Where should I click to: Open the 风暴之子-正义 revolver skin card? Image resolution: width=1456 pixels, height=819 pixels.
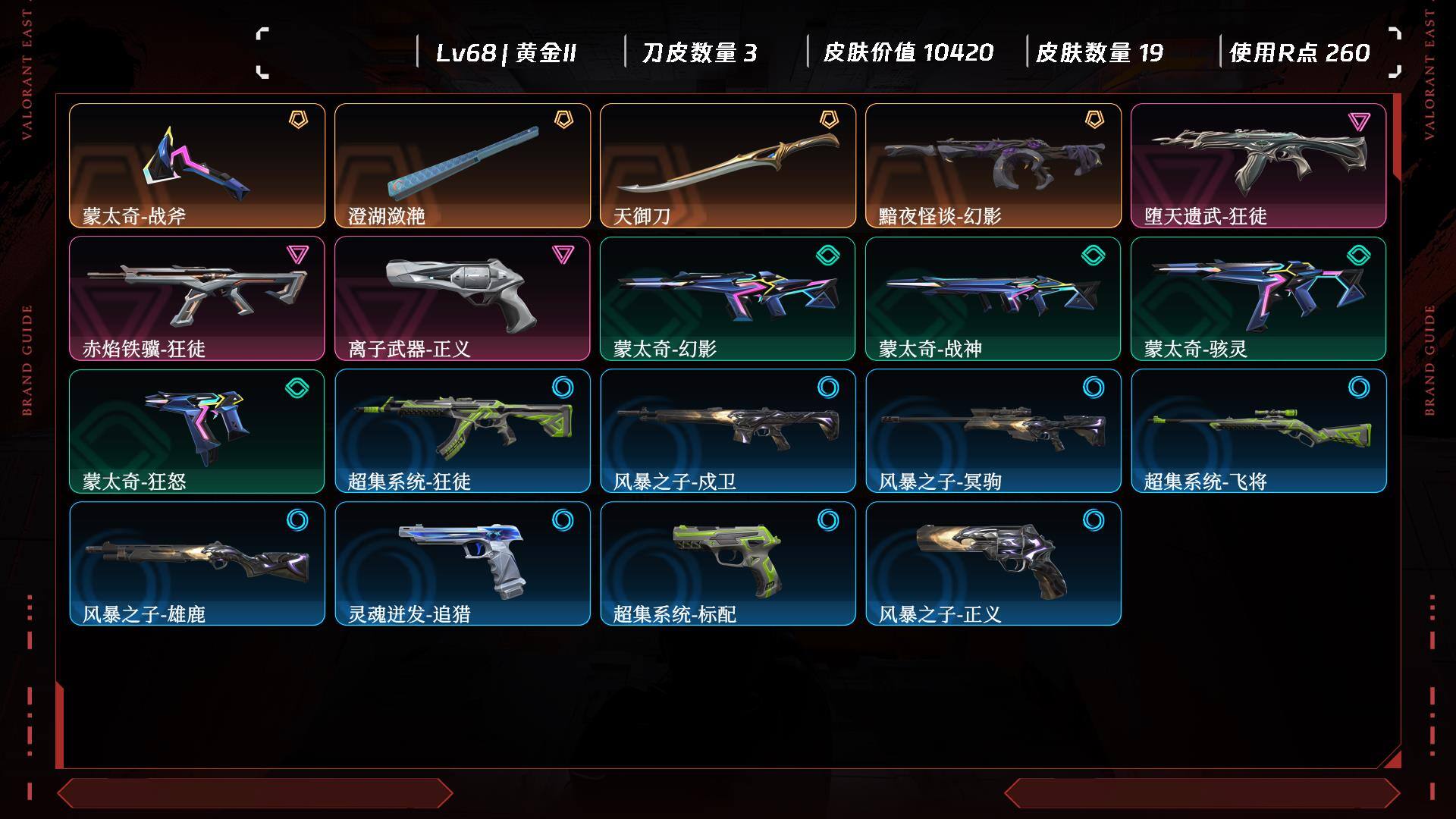[993, 563]
